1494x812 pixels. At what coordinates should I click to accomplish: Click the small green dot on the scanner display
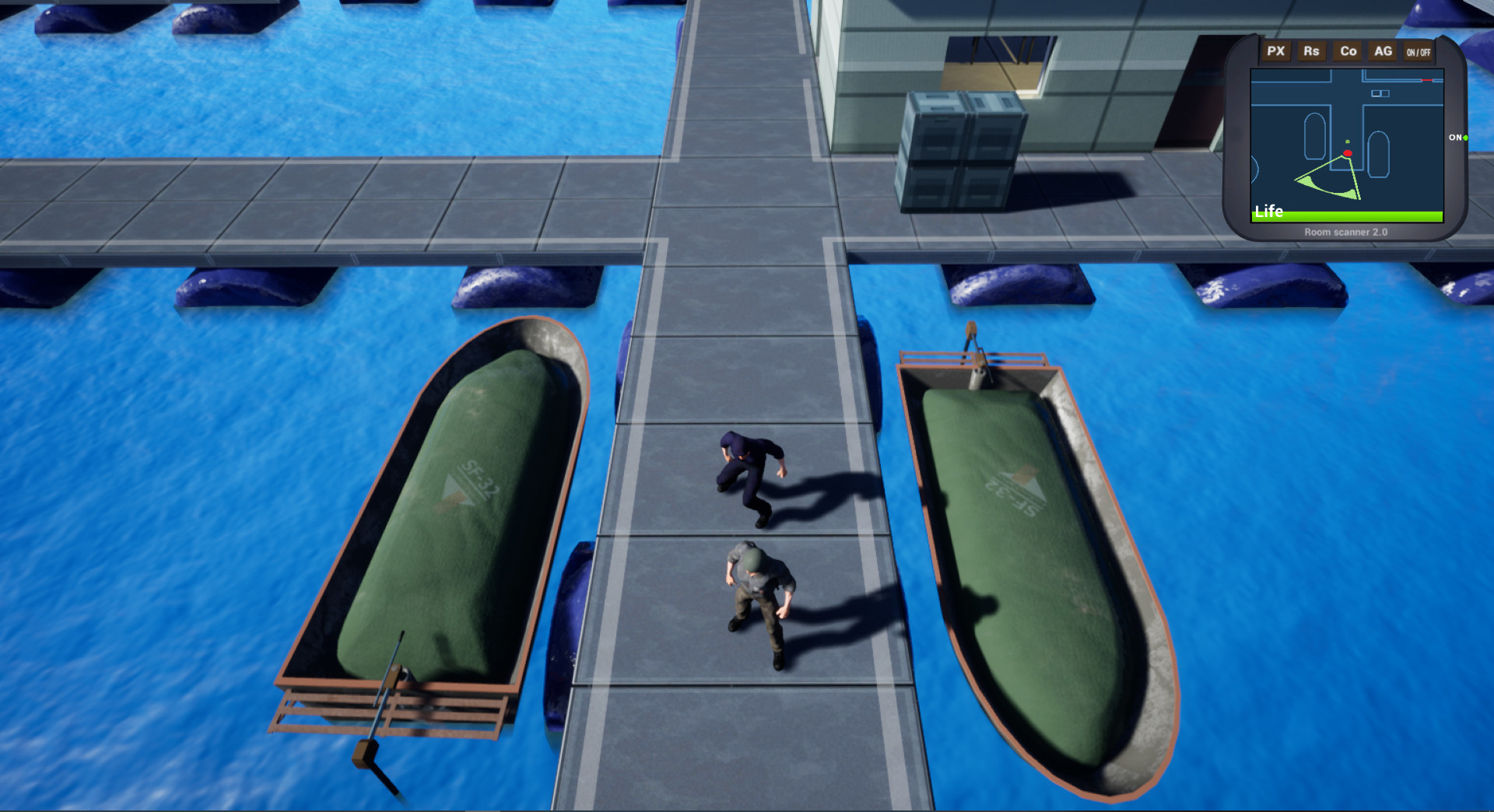coord(1347,142)
